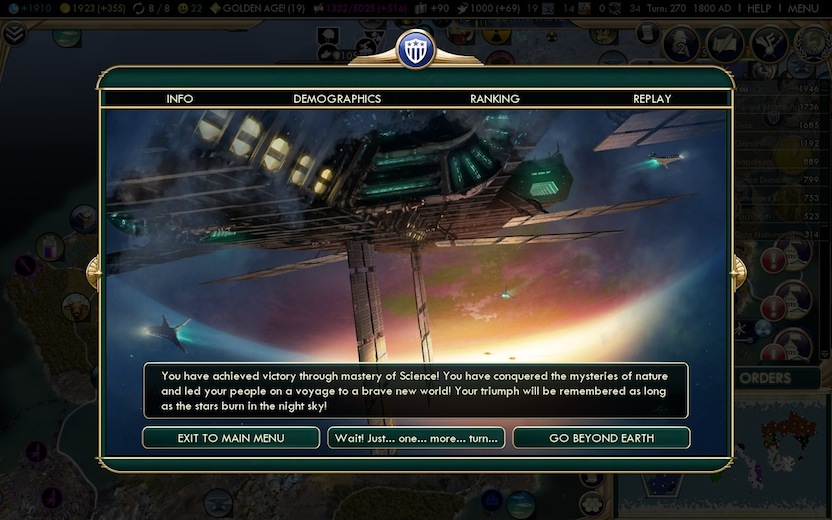
Task: Switch to the Demographics tab
Action: (x=337, y=99)
